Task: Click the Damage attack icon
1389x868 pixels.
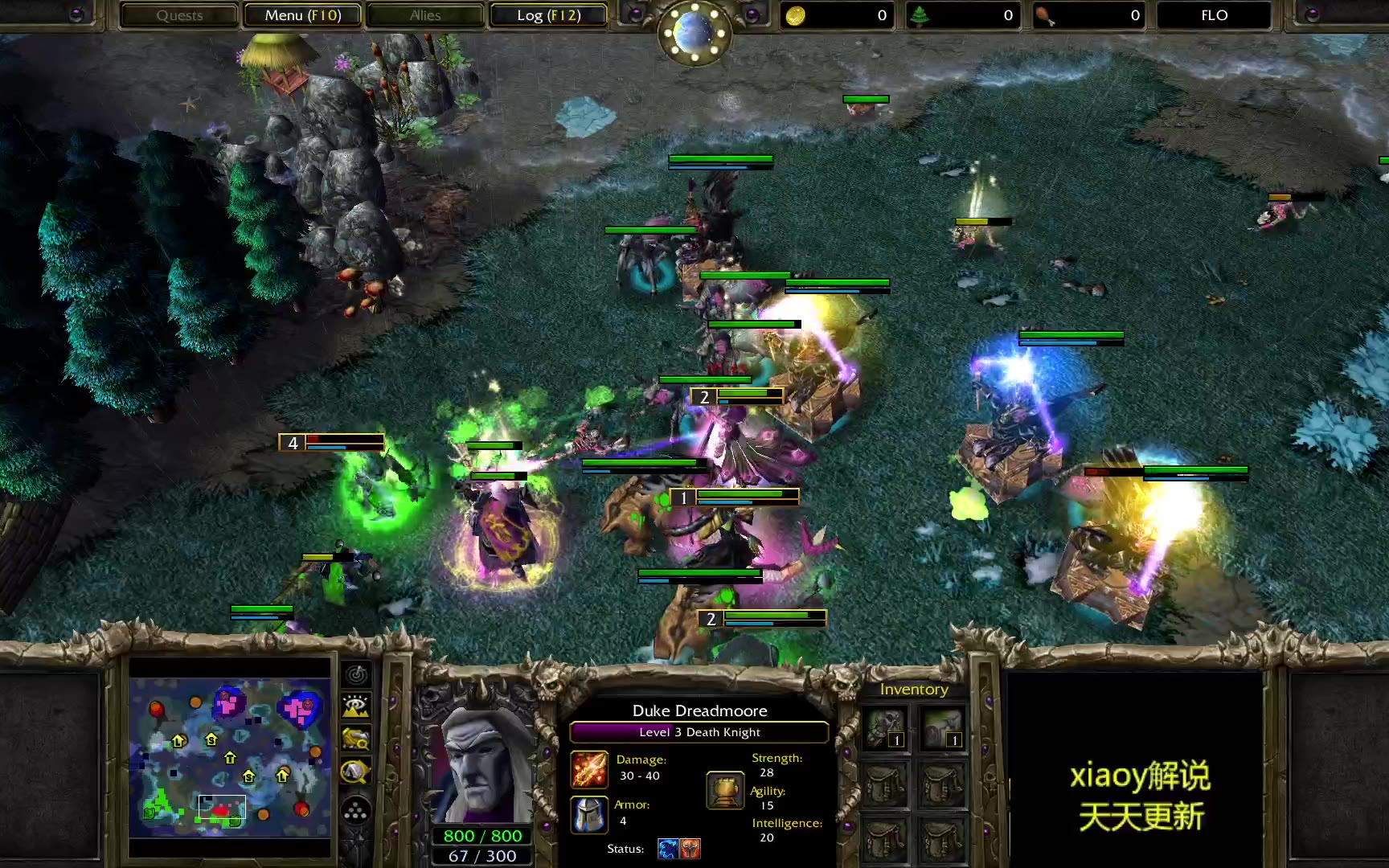Action: pyautogui.click(x=589, y=769)
